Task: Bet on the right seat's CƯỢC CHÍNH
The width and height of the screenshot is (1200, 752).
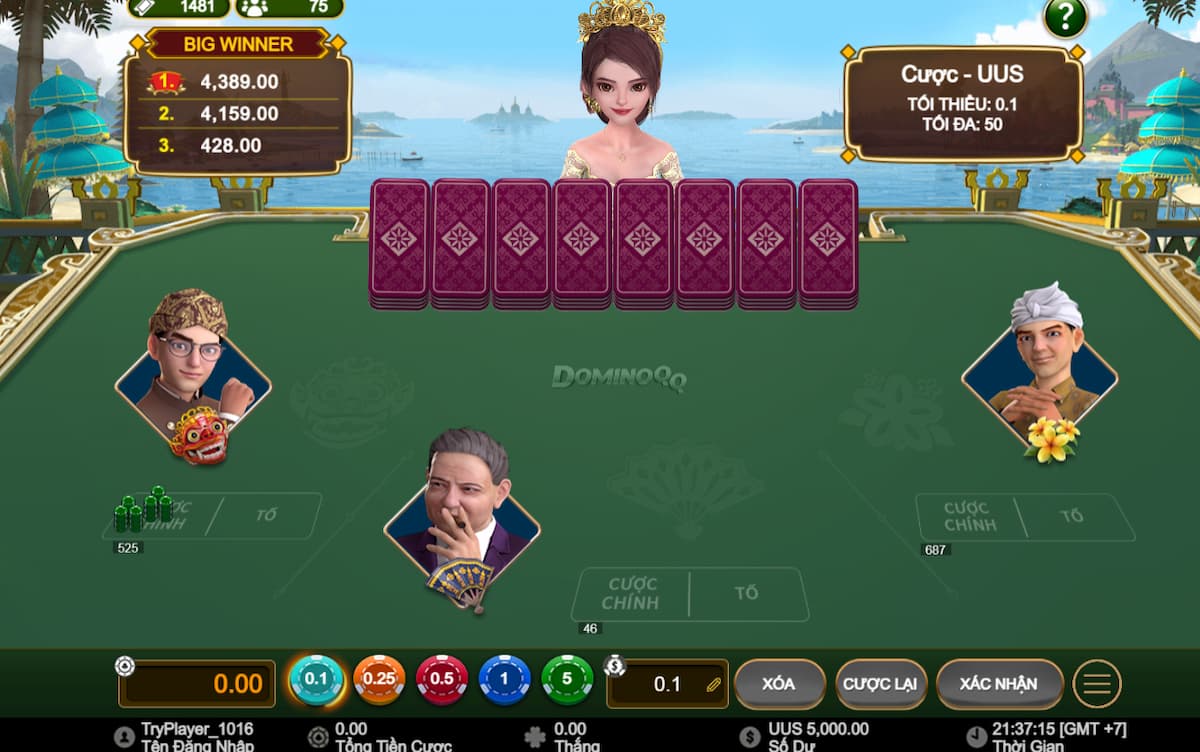Action: point(967,517)
